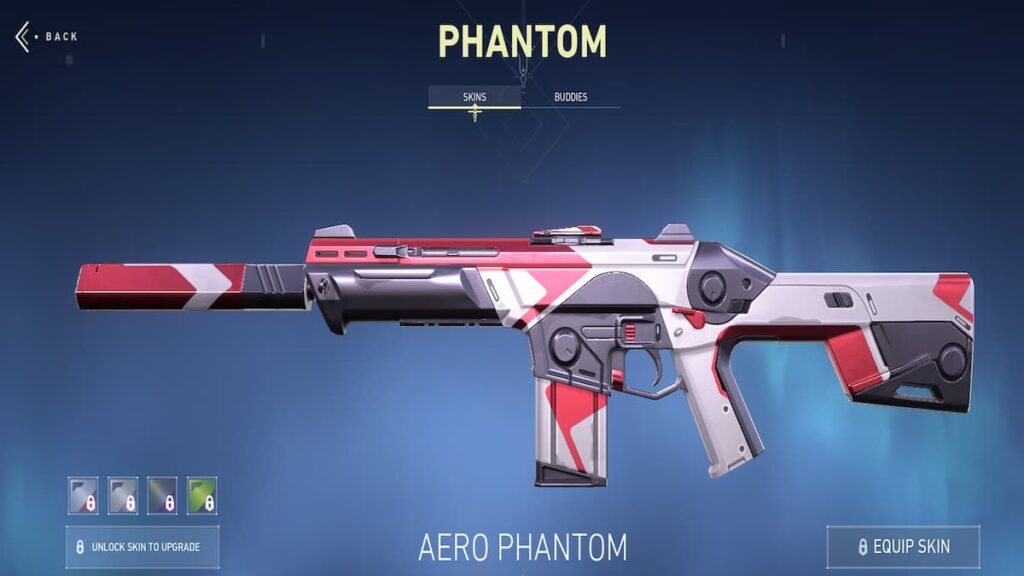Screen dimensions: 1024x576
Task: Pick the red-cornered locked skin variant
Action: pos(83,495)
